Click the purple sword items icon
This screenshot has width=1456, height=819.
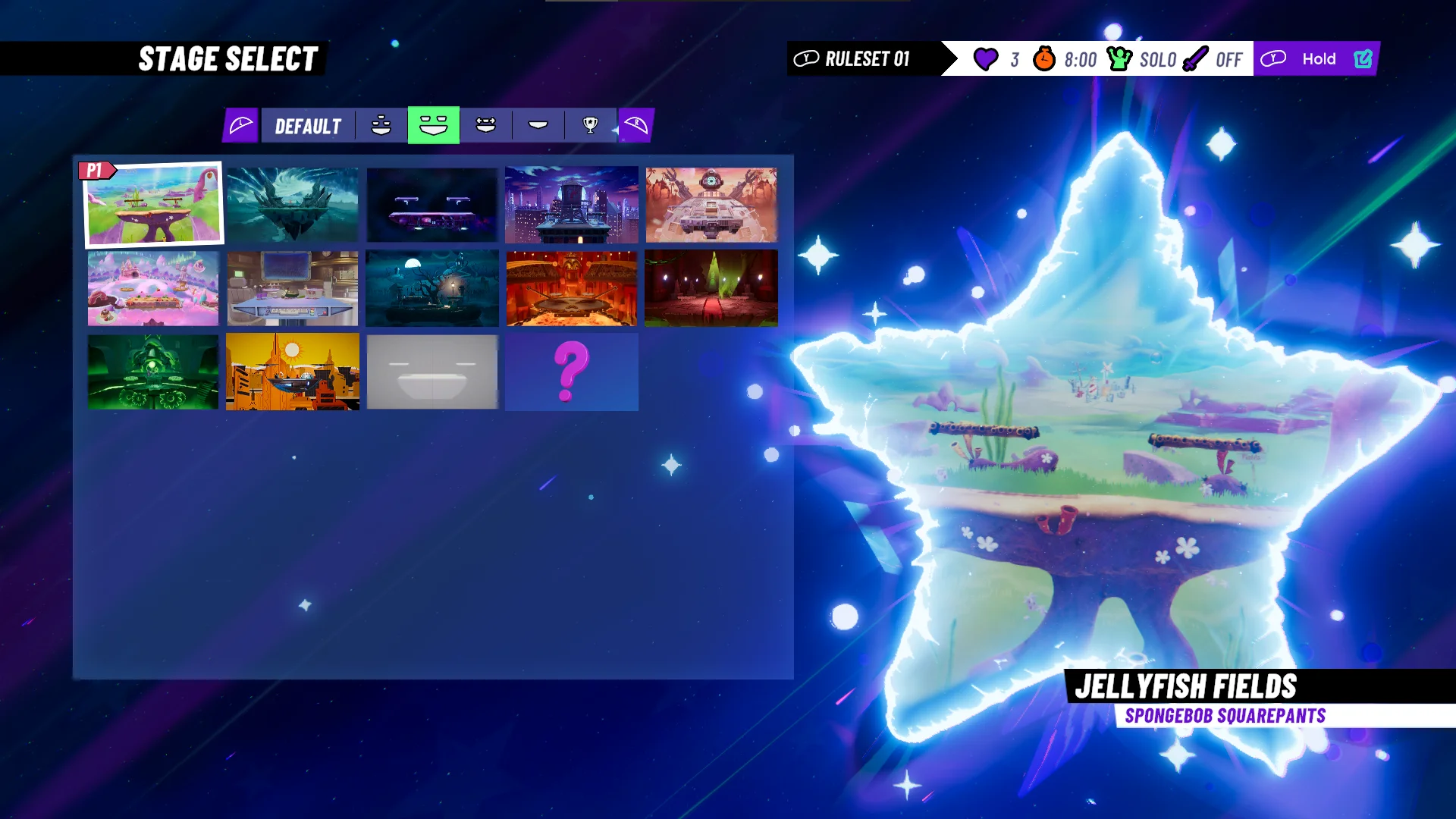point(1196,58)
